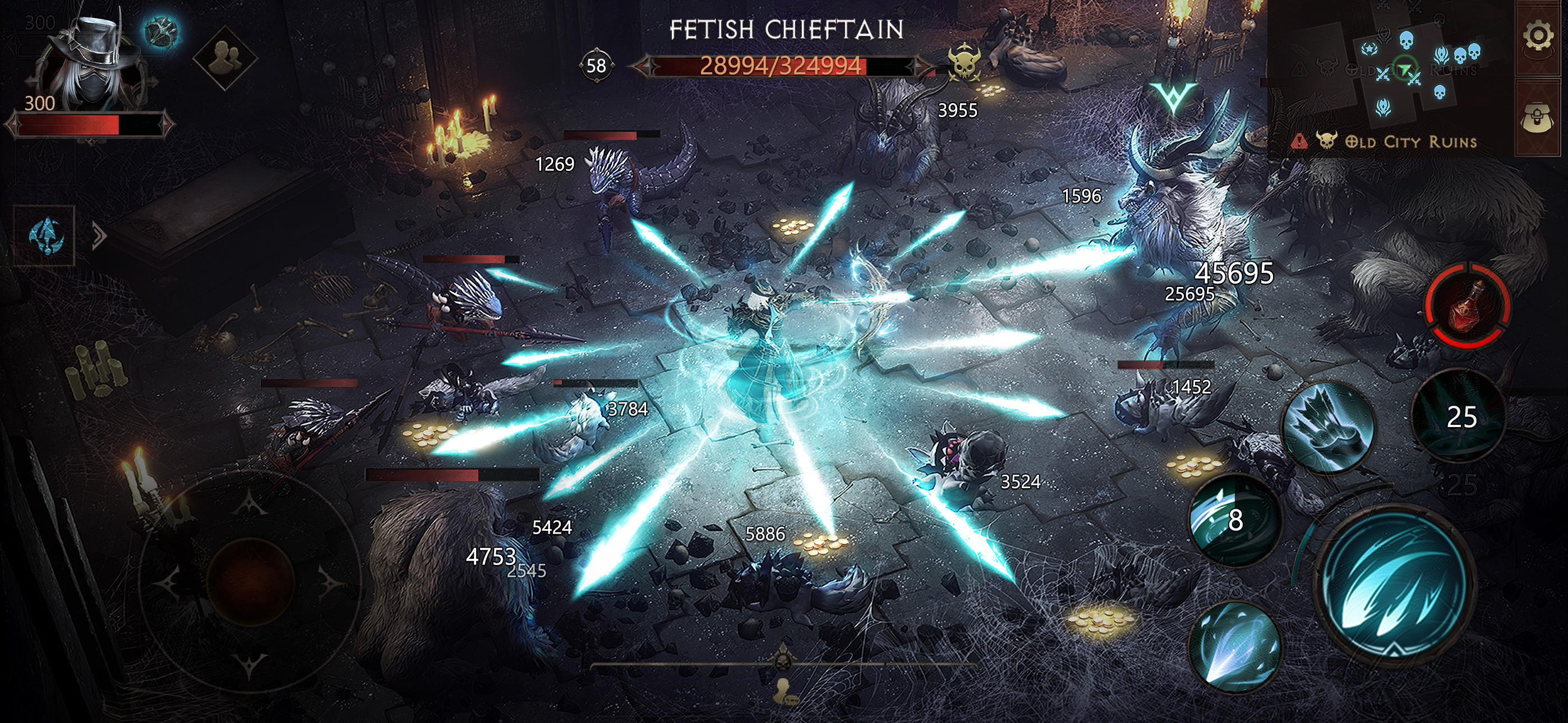Open the backpack inventory

coord(1538,115)
